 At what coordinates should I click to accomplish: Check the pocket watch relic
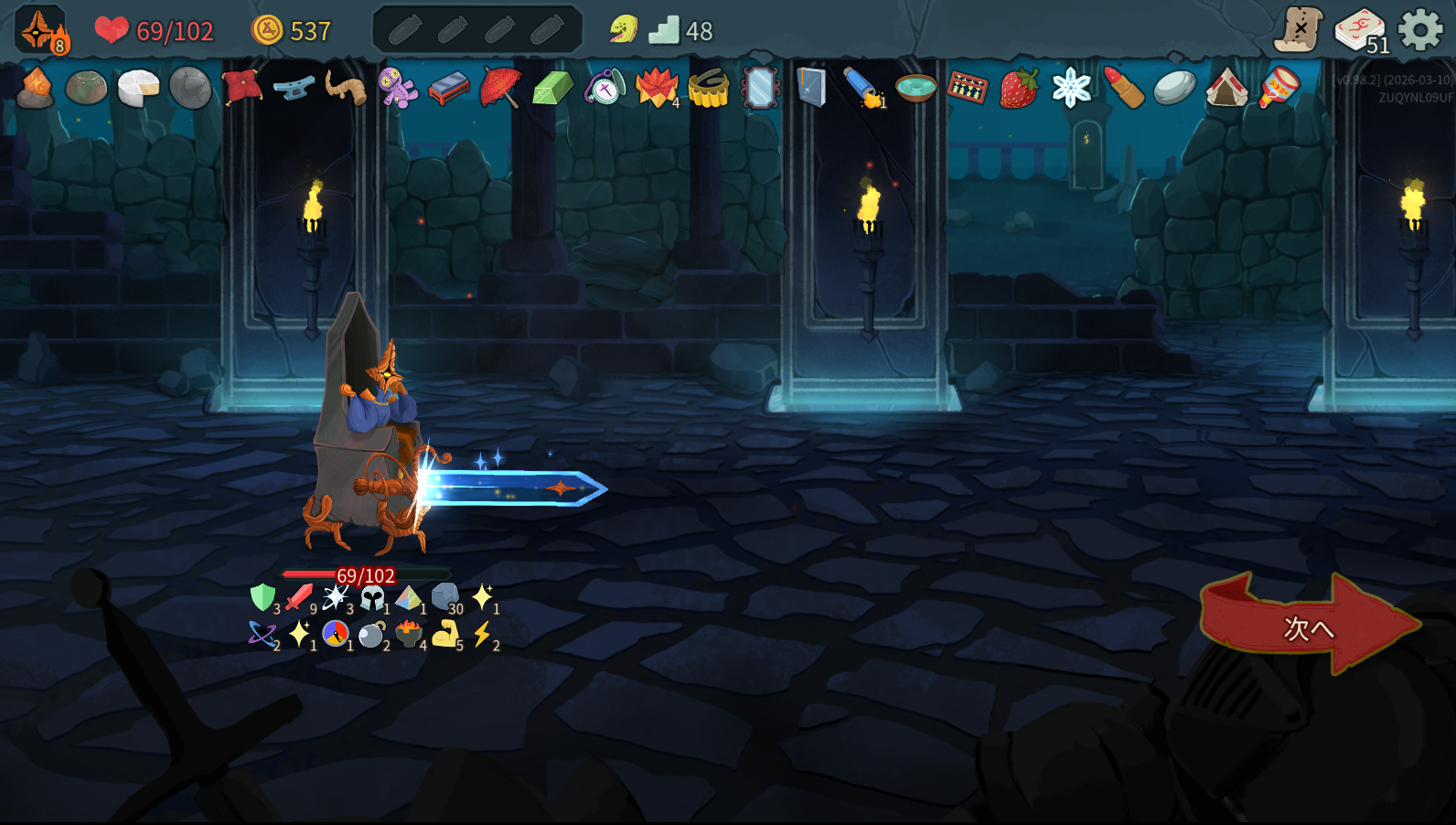pyautogui.click(x=605, y=89)
